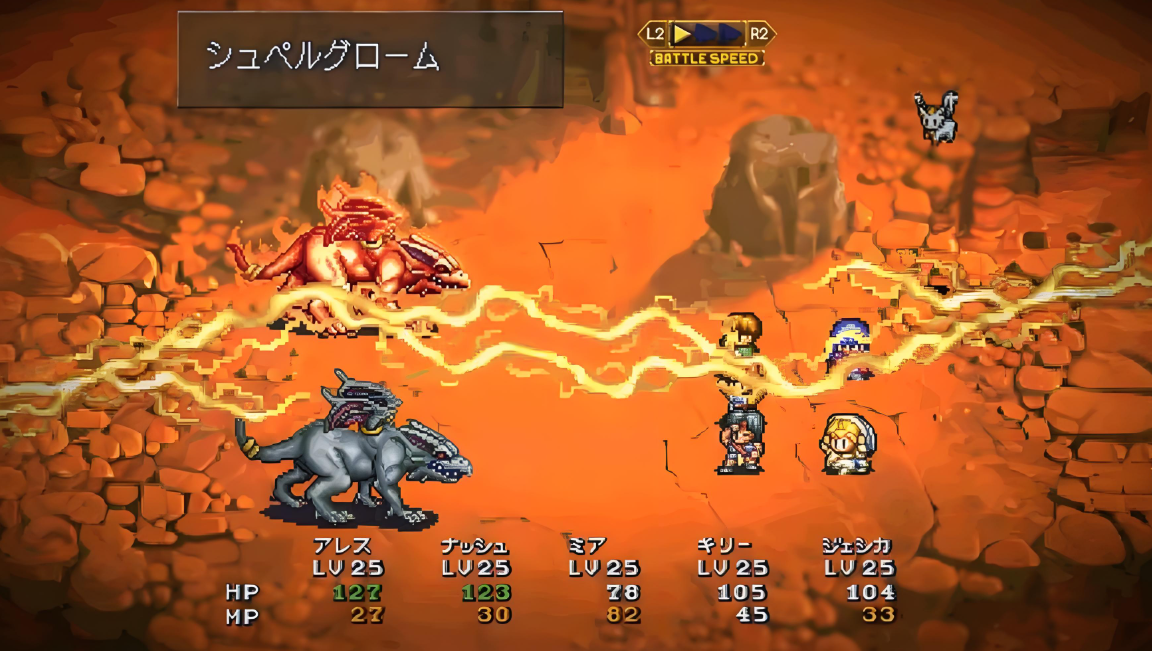1152x651 pixels.
Task: Select アレス in the party status panel
Action: 343,546
